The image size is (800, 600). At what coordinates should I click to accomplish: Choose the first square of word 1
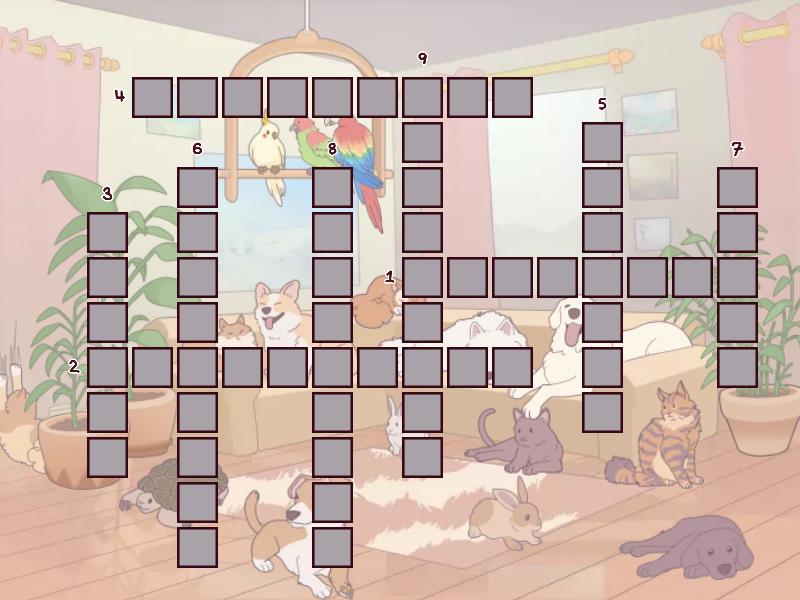[422, 277]
